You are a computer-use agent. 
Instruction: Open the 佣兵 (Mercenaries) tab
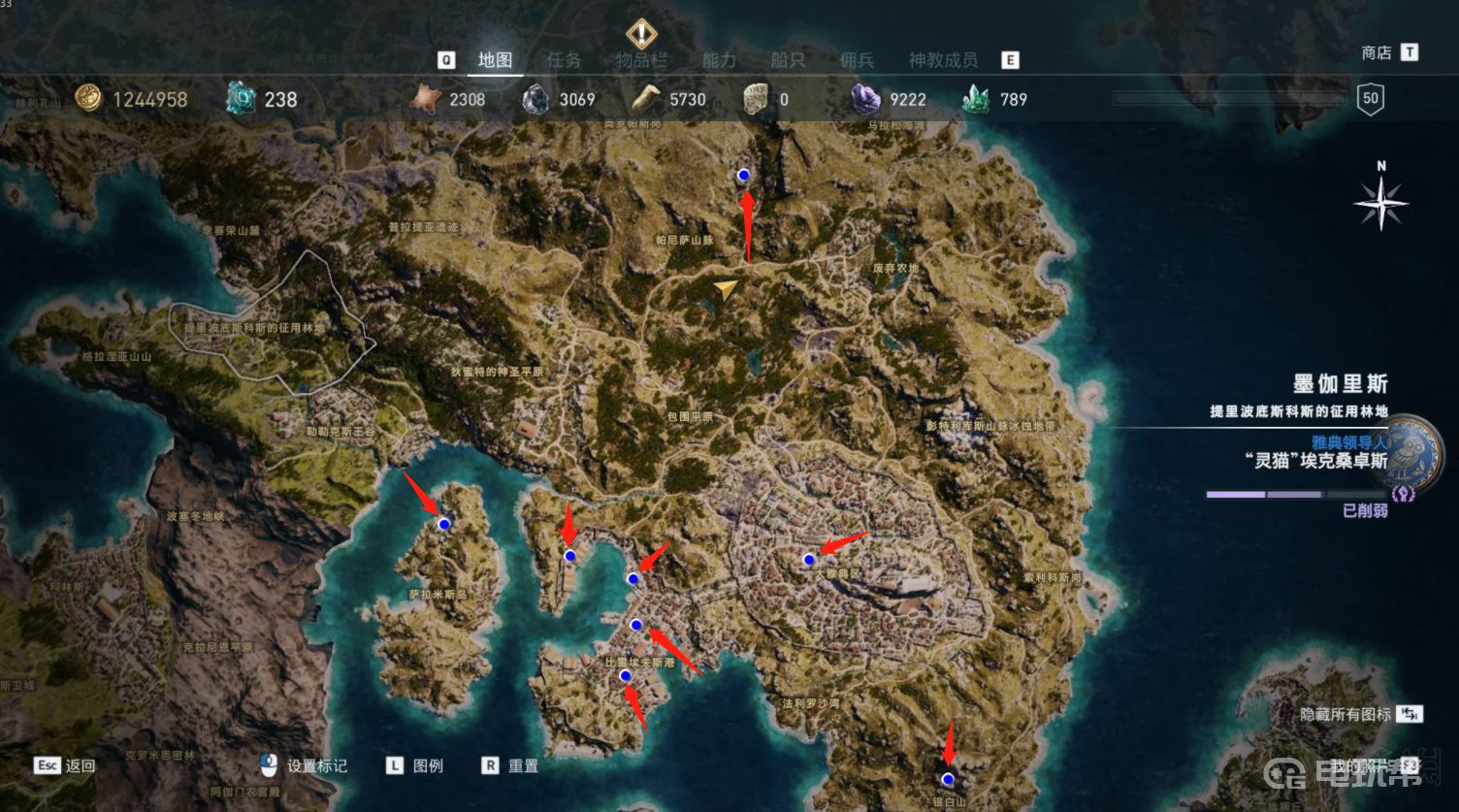tap(857, 60)
